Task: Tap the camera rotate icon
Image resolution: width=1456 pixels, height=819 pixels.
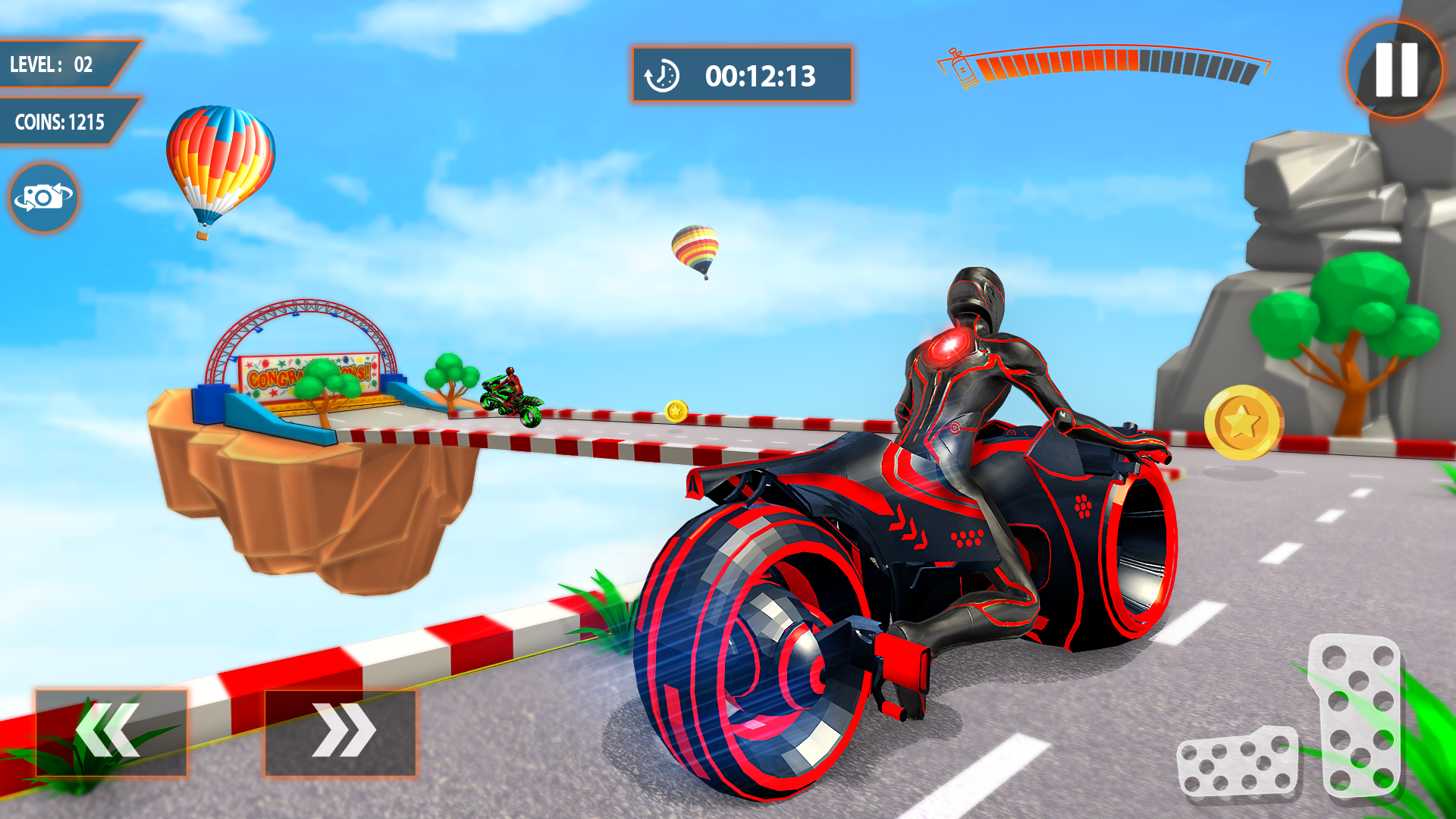Action: (x=42, y=197)
